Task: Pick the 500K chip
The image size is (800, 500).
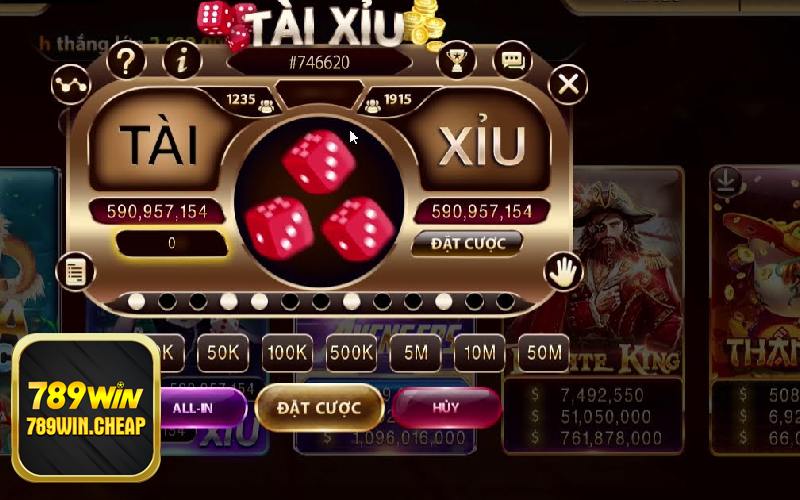Action: [x=351, y=352]
